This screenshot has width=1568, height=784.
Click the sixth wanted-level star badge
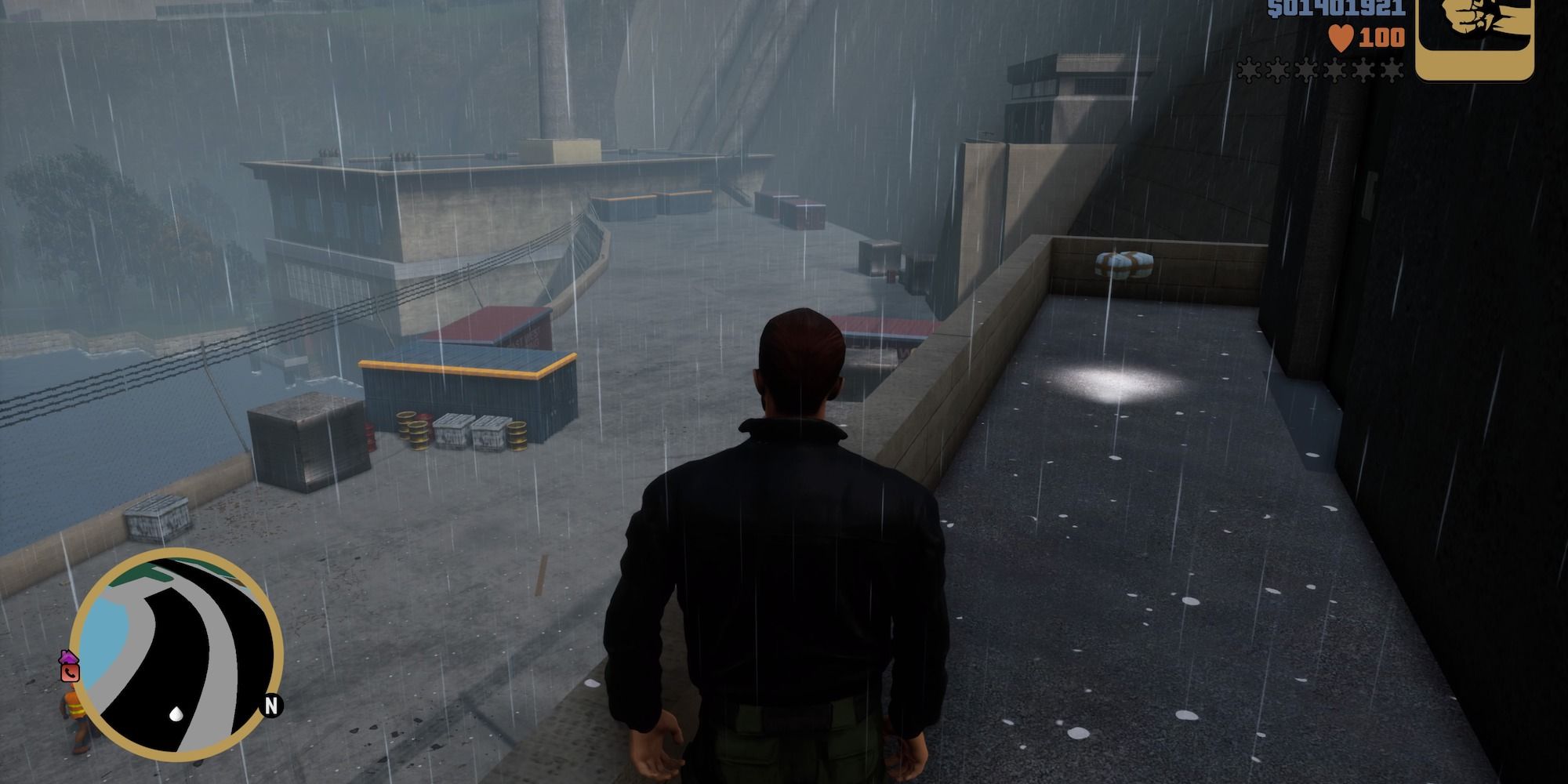pos(1392,71)
